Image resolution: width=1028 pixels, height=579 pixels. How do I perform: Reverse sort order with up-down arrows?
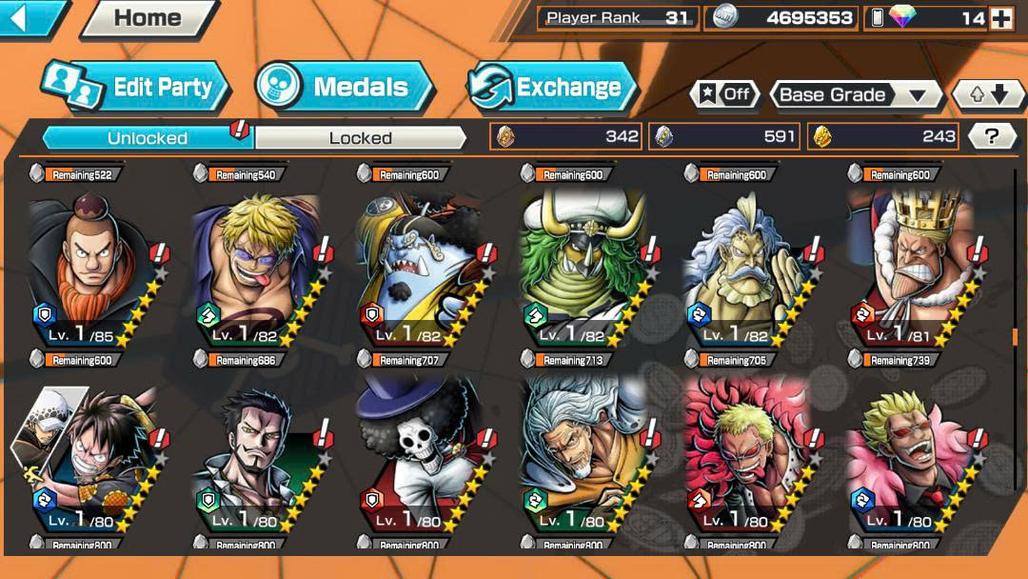tap(987, 95)
